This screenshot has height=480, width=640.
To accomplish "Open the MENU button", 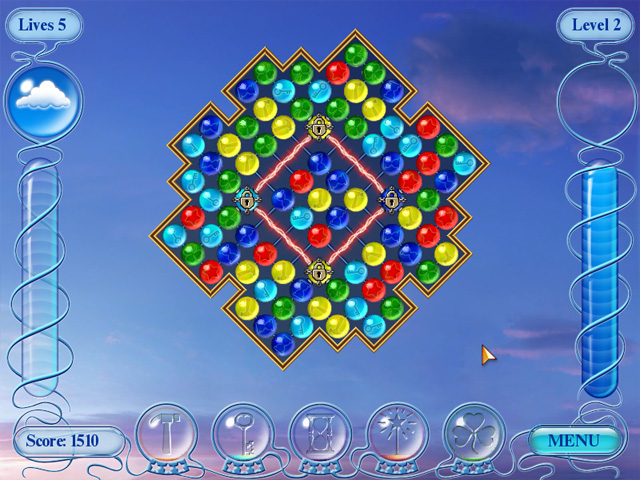I will point(574,439).
